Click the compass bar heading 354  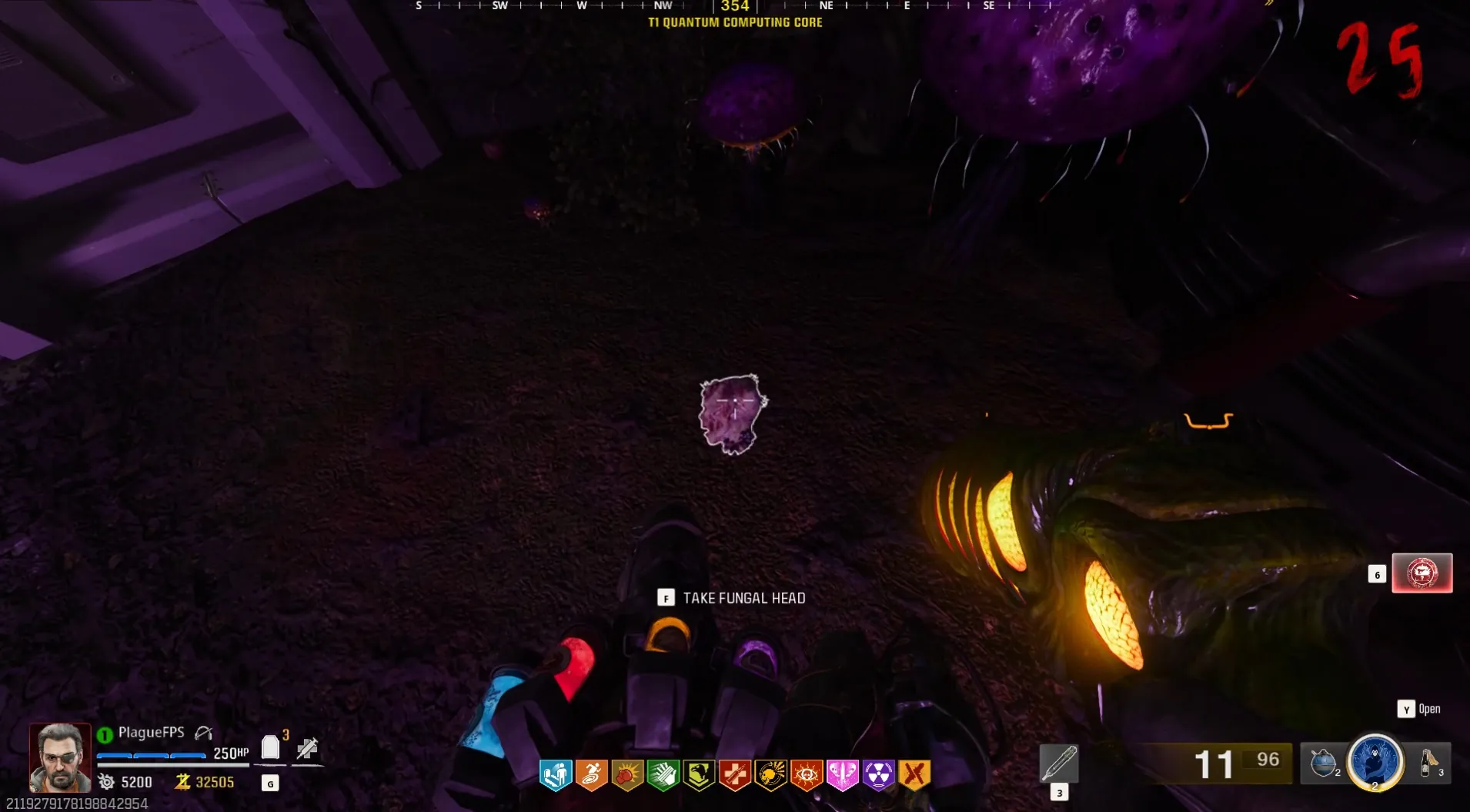tap(735, 7)
